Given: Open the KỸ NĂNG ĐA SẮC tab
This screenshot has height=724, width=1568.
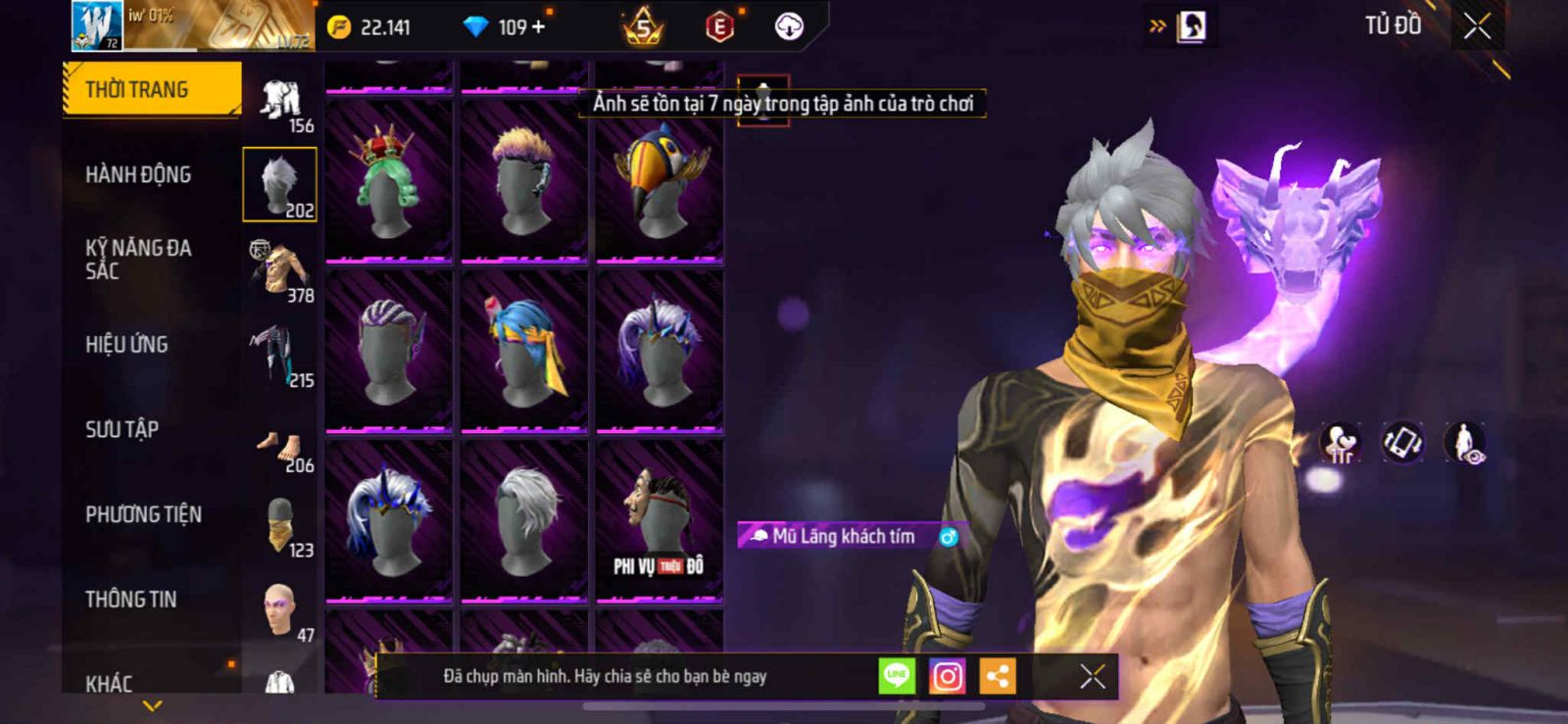Looking at the screenshot, I should pos(138,260).
